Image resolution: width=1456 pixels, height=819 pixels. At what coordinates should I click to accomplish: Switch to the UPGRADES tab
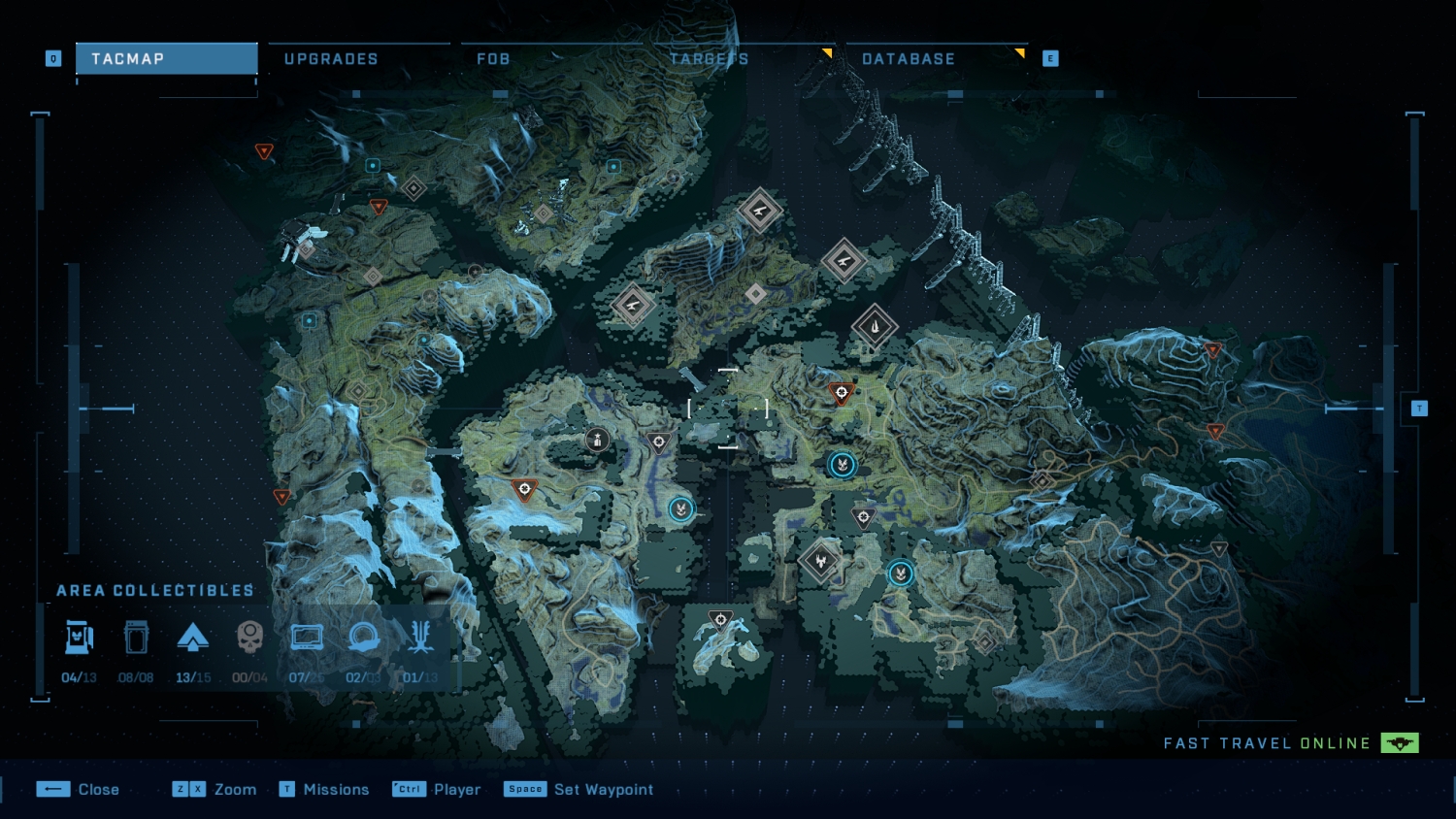coord(331,58)
